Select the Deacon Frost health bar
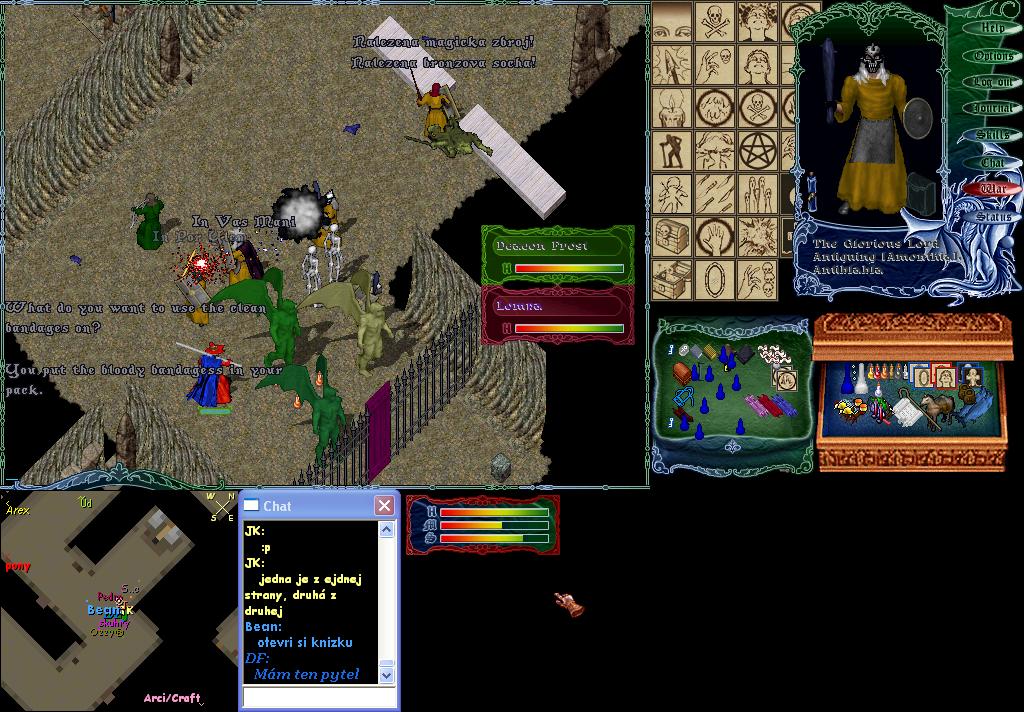1024x712 pixels. coord(558,255)
